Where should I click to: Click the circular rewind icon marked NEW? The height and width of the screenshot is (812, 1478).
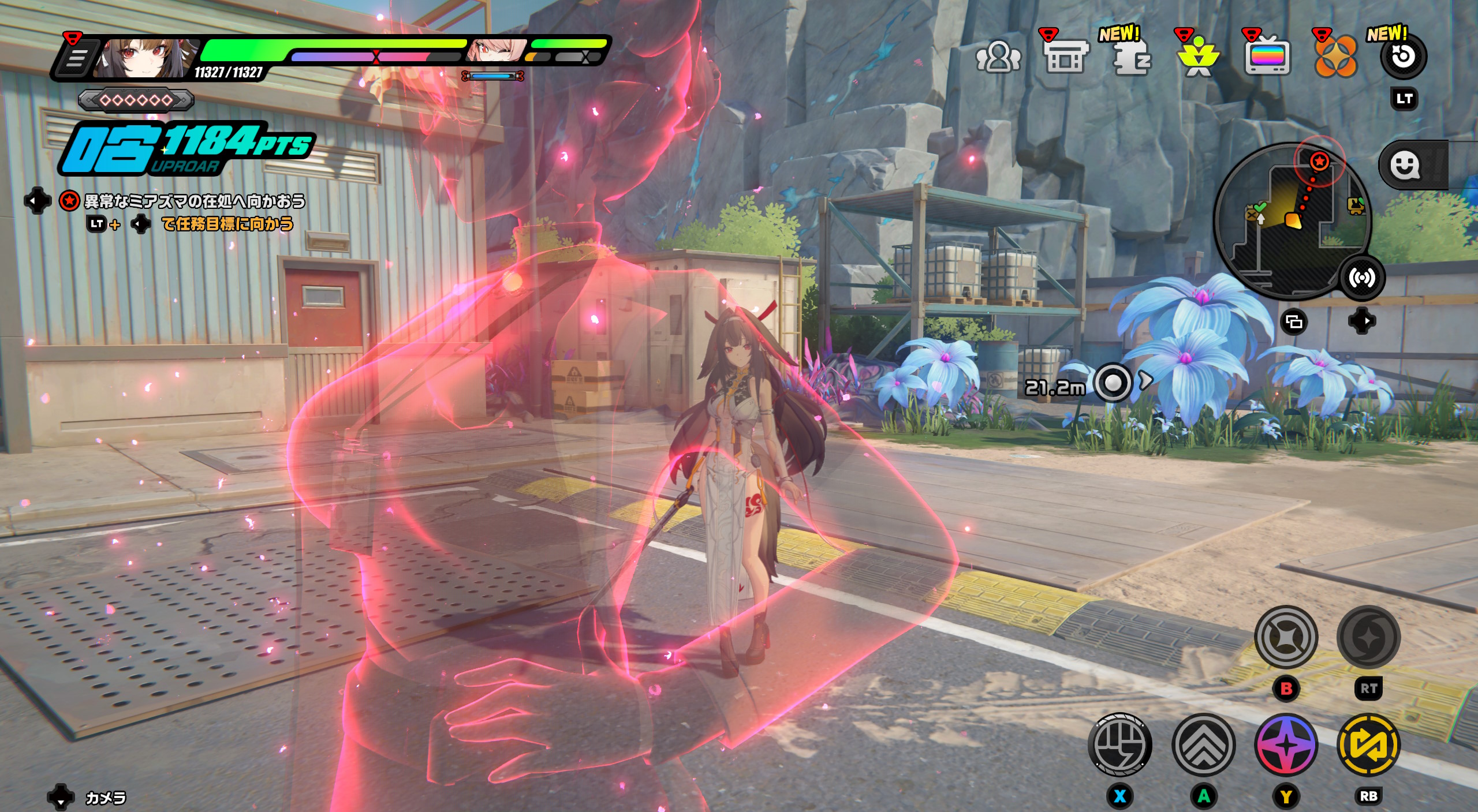(1403, 57)
